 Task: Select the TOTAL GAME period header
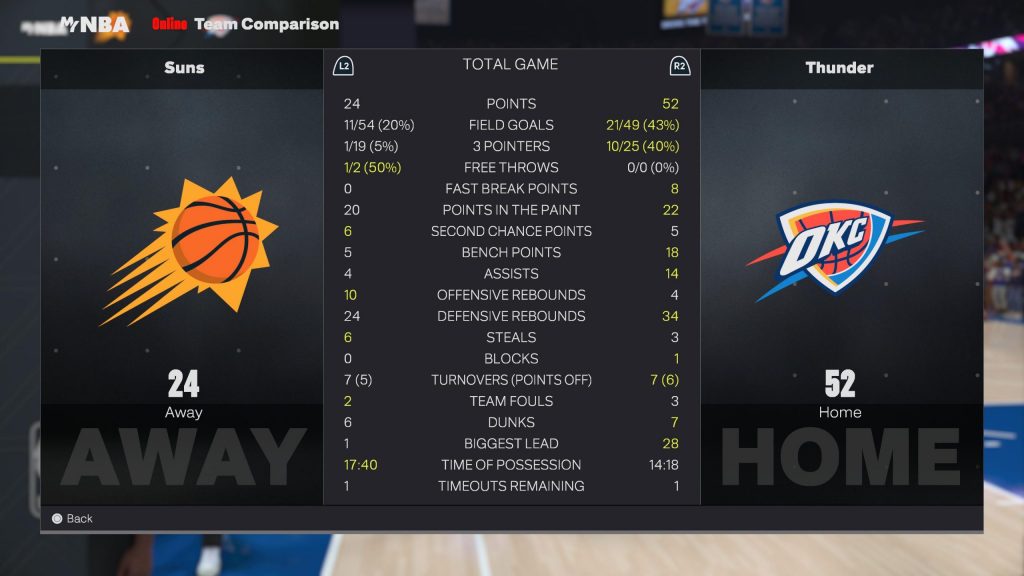(x=510, y=65)
